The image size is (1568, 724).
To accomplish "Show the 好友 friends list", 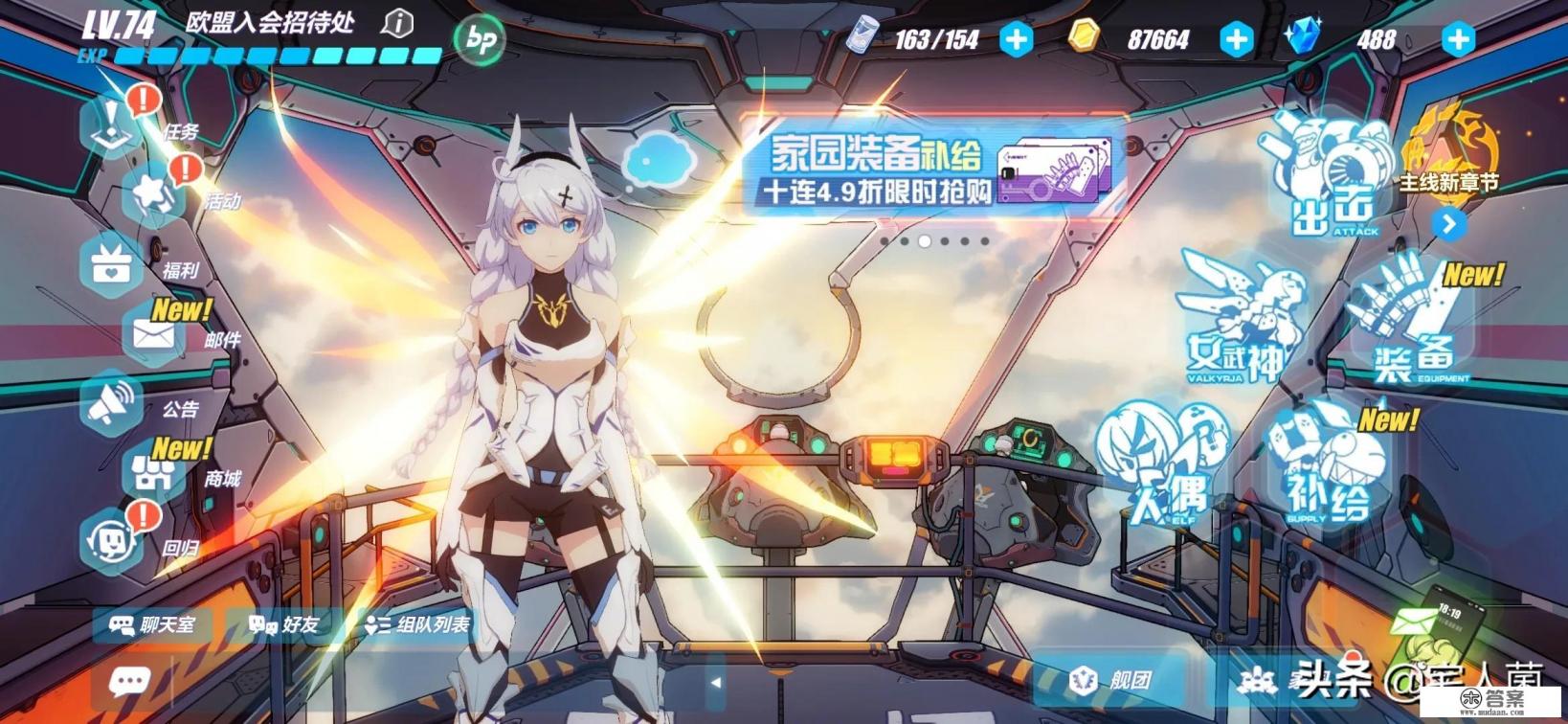I will 283,625.
